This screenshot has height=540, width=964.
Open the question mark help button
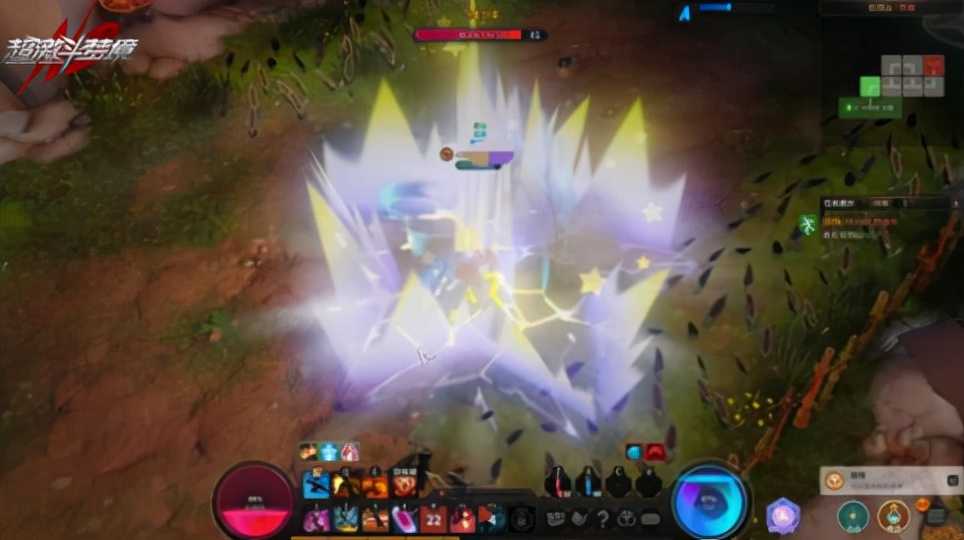tap(602, 519)
